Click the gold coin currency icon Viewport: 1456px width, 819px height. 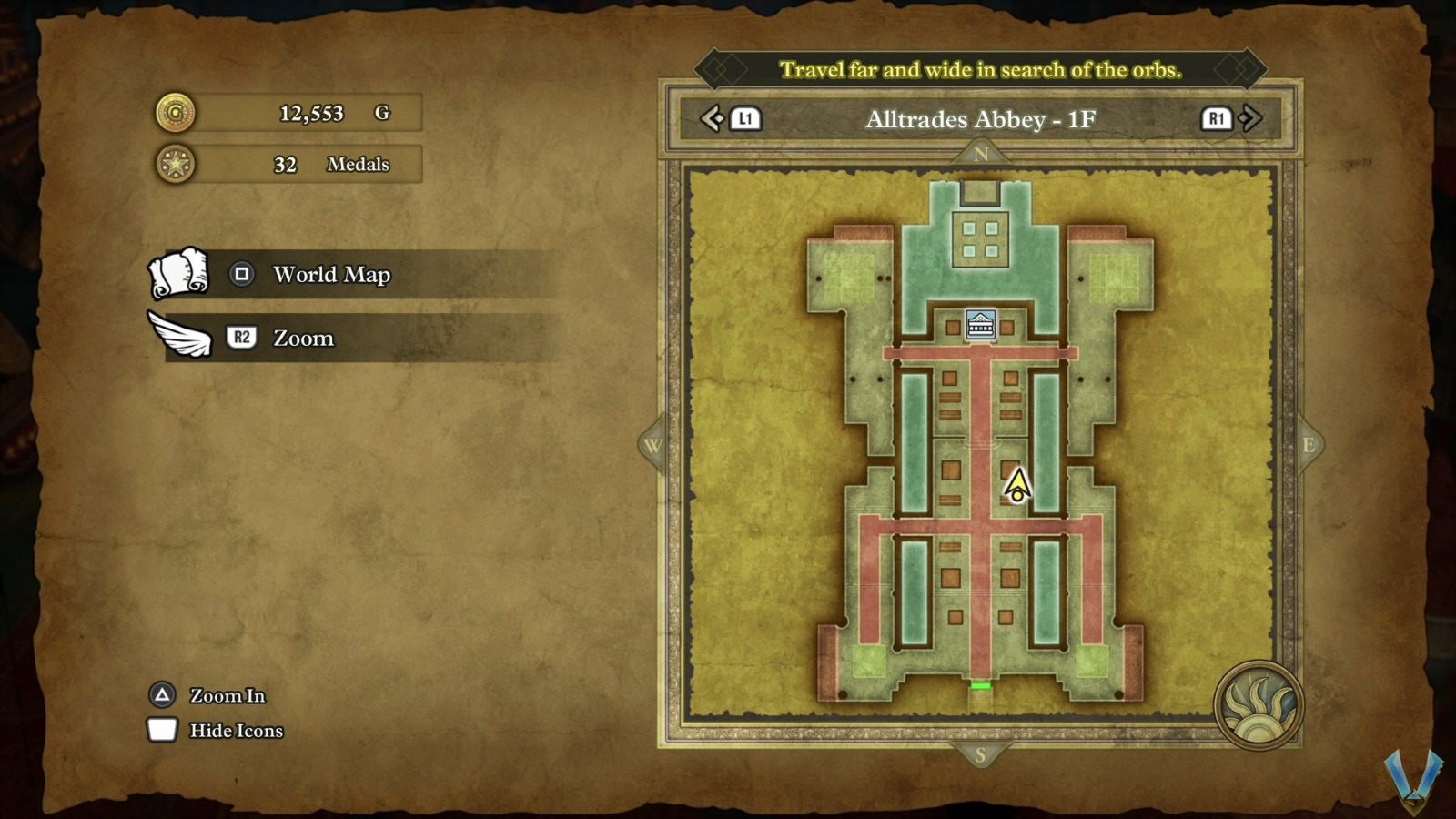(x=176, y=114)
